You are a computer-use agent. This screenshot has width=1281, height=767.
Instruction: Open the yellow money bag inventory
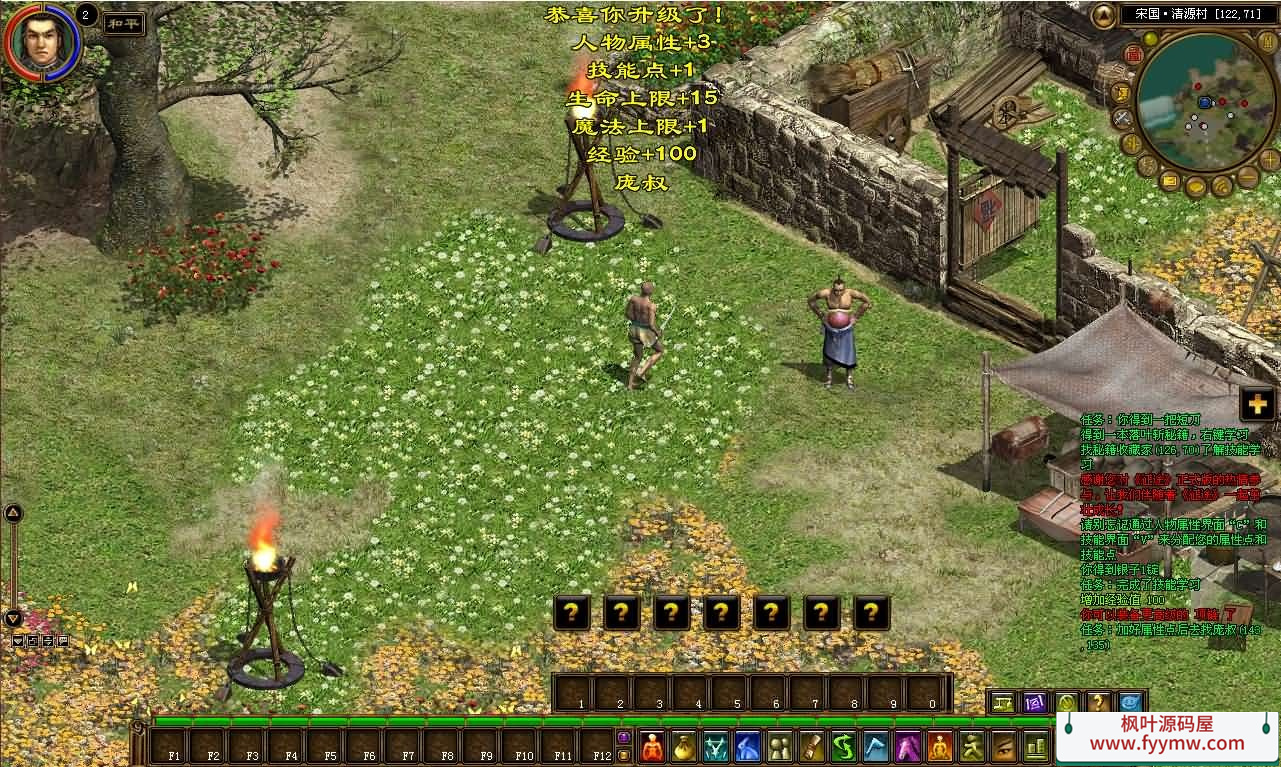(684, 746)
